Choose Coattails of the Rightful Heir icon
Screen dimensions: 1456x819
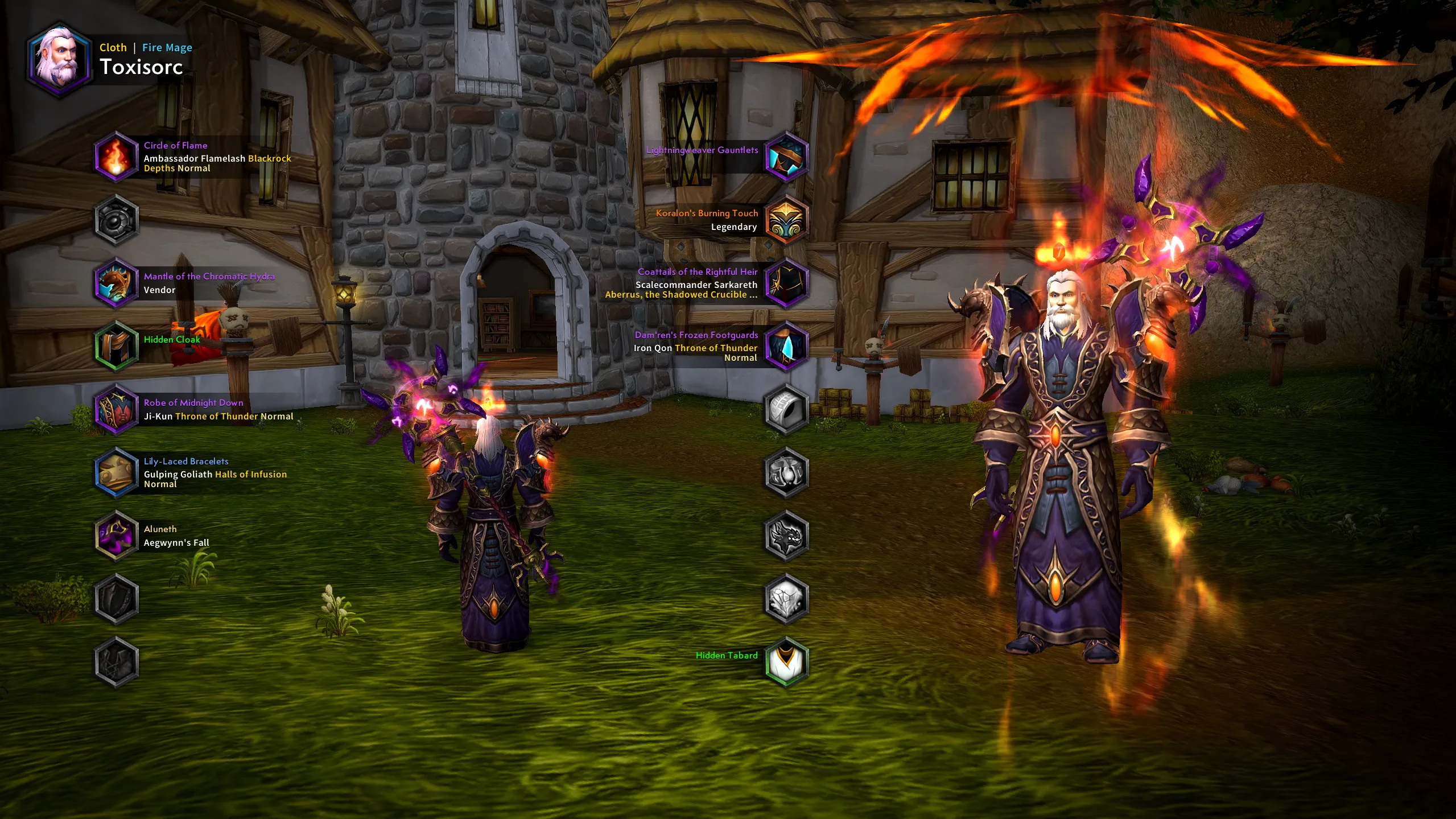pyautogui.click(x=786, y=283)
